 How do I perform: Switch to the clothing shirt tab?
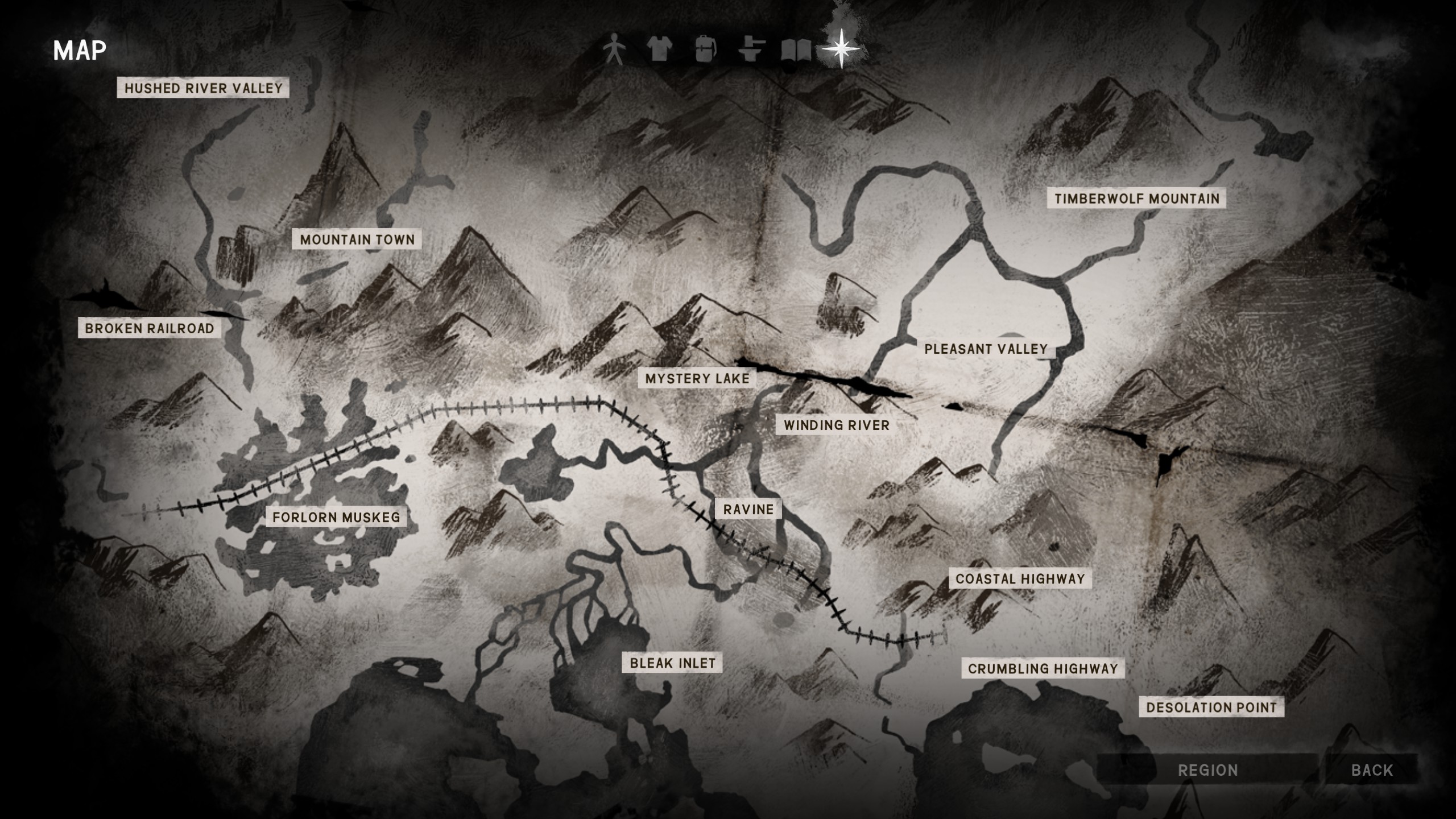(x=660, y=49)
